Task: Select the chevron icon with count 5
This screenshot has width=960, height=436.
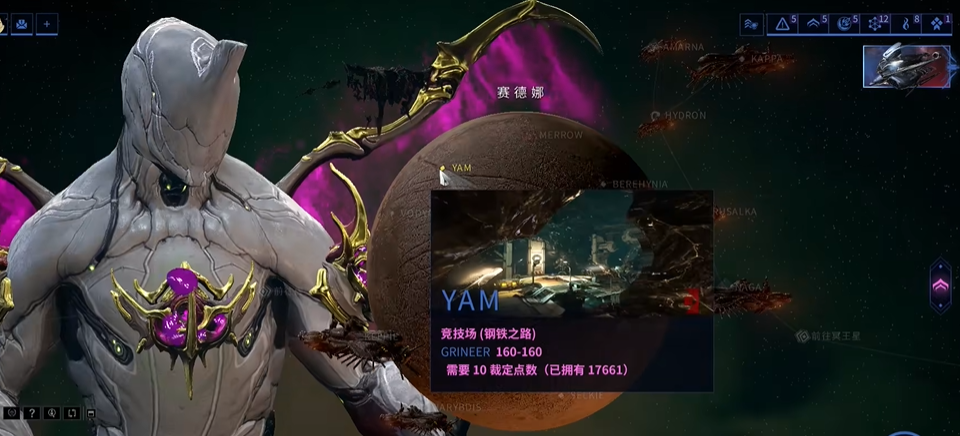Action: [815, 23]
